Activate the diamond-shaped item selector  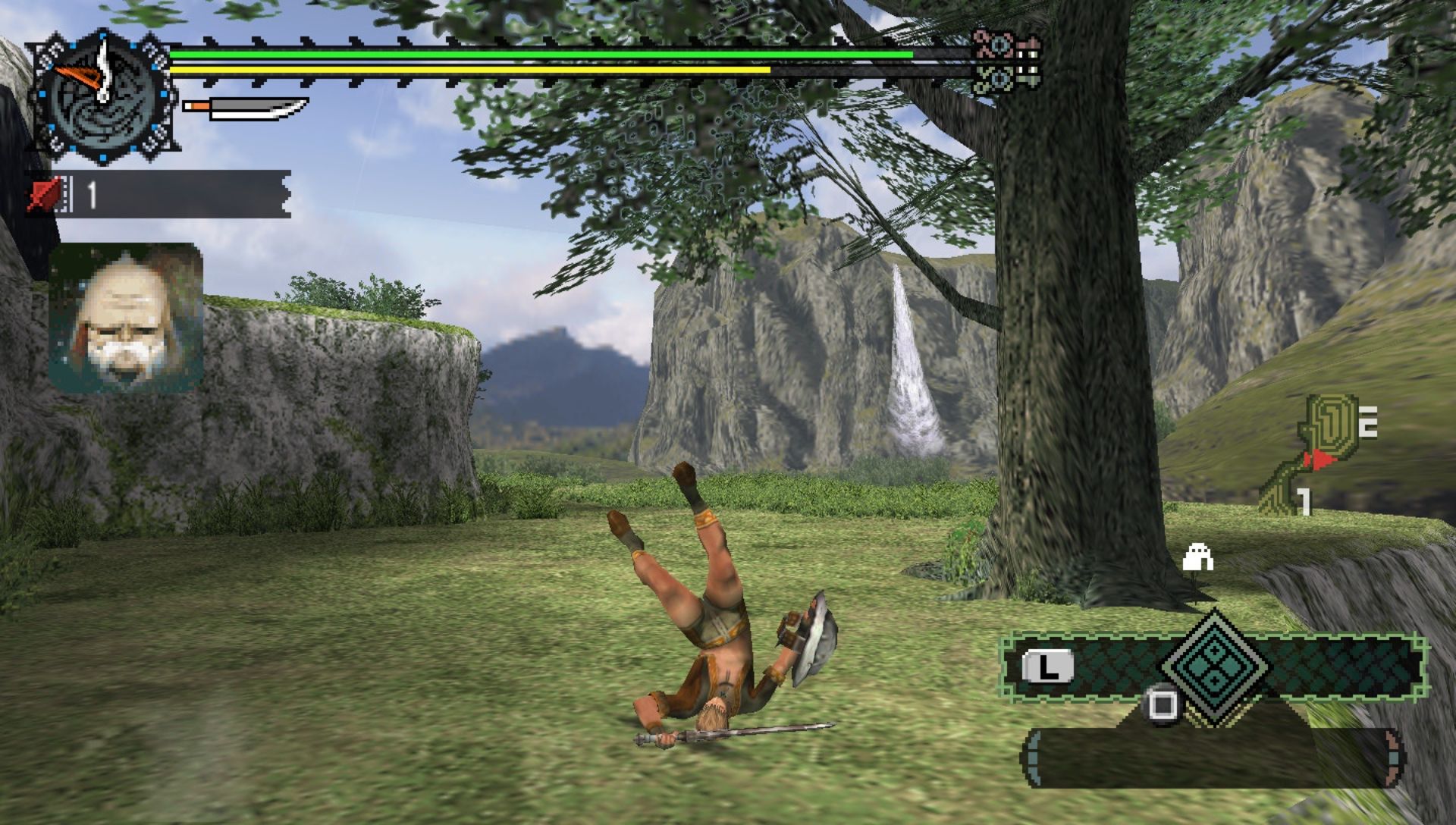(x=1215, y=667)
